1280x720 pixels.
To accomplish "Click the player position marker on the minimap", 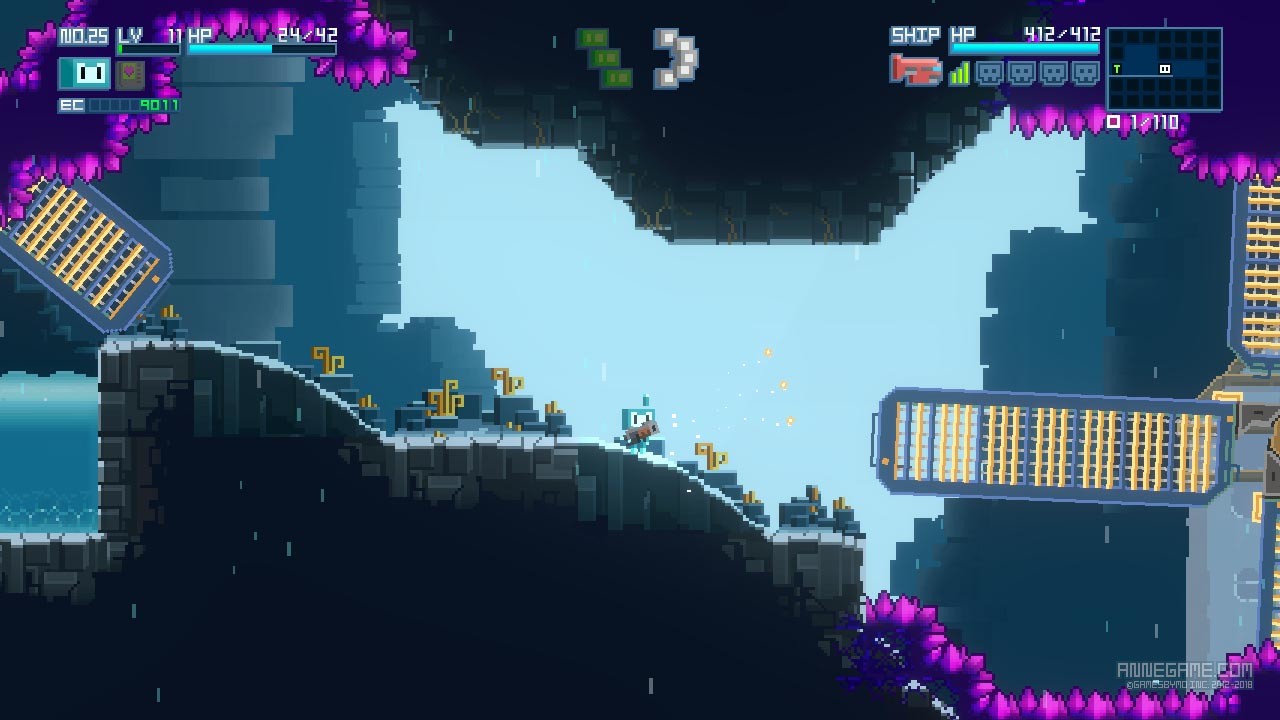I will [x=1164, y=68].
